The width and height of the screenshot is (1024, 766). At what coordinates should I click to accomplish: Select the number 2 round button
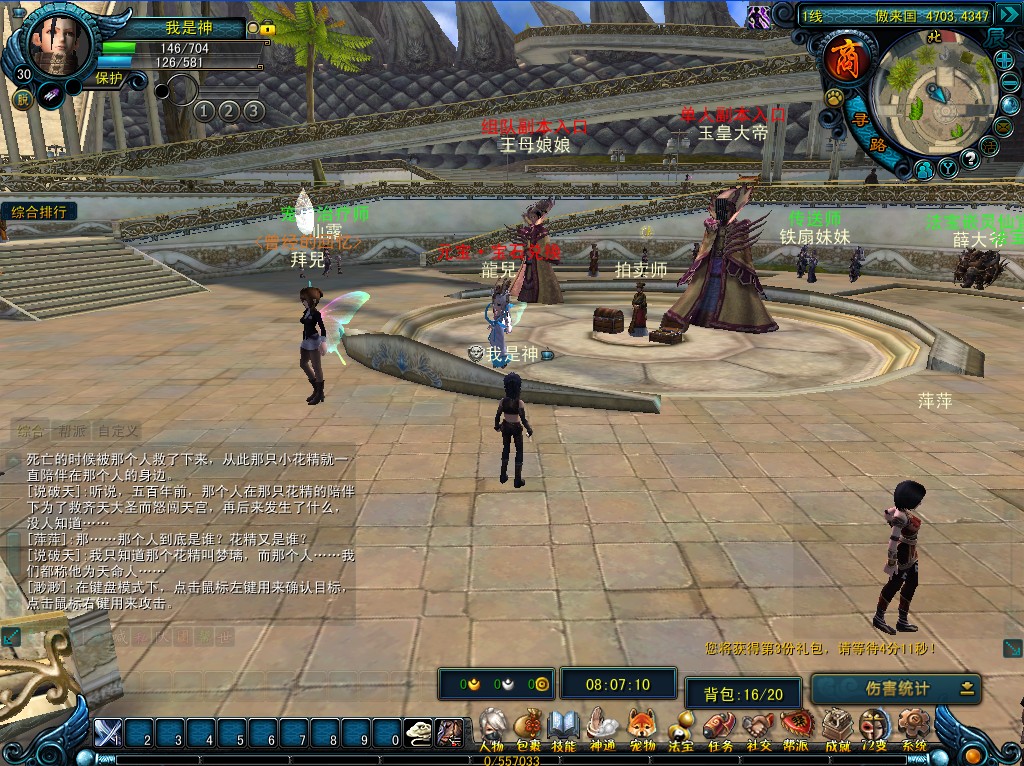click(228, 110)
